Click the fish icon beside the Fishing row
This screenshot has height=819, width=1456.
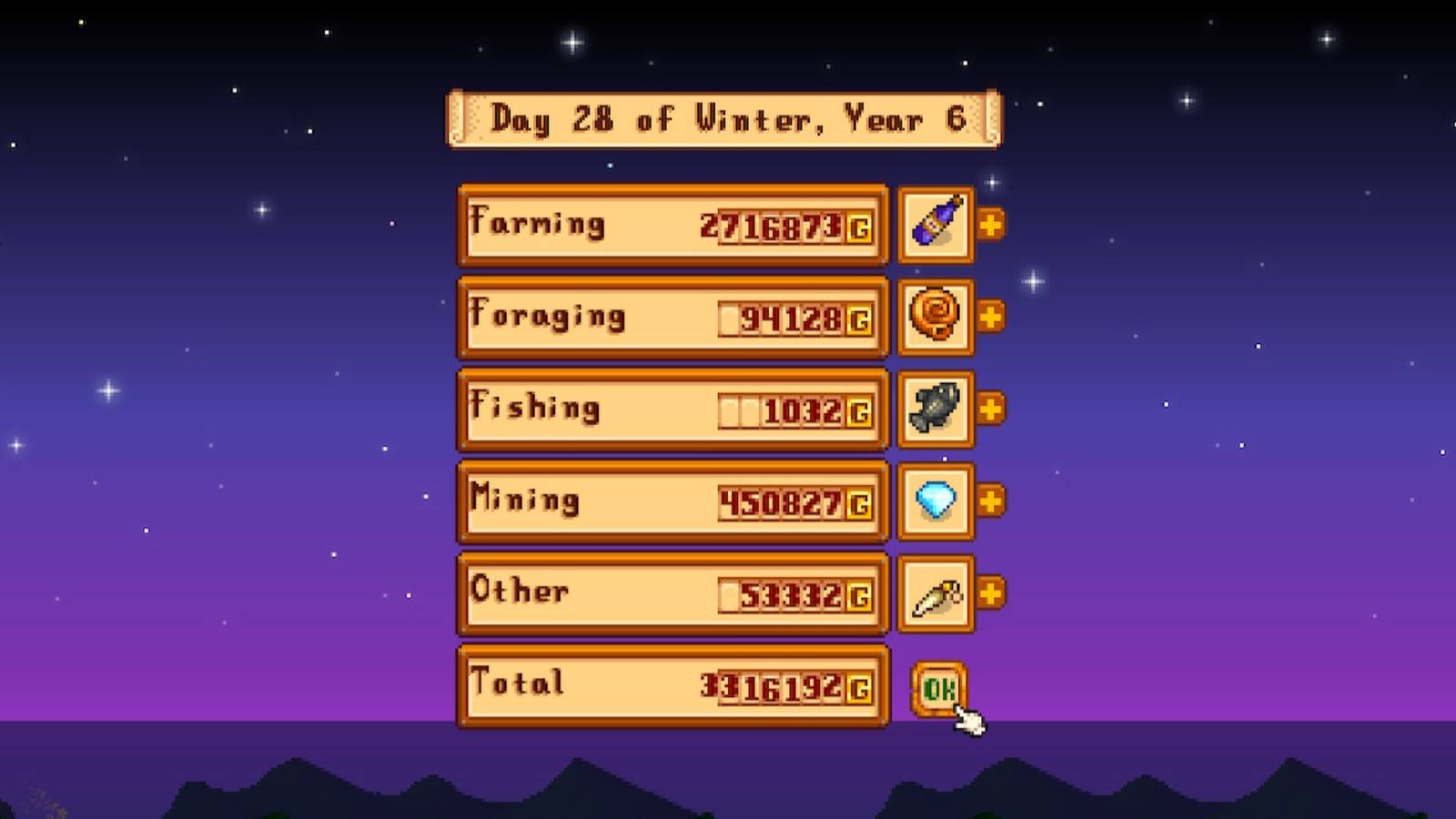click(x=935, y=409)
